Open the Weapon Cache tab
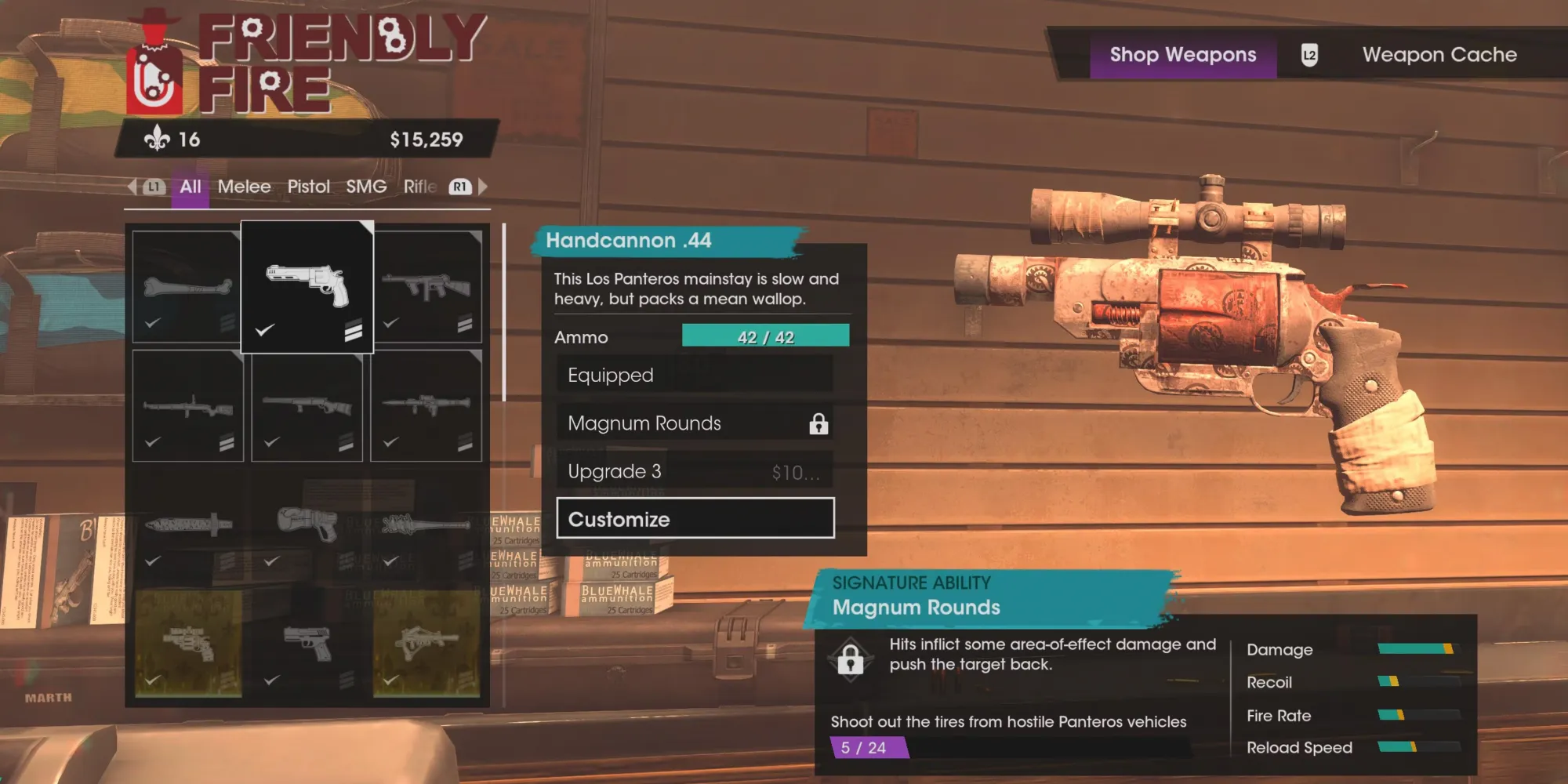Screen dimensions: 1568x784 point(1439,55)
